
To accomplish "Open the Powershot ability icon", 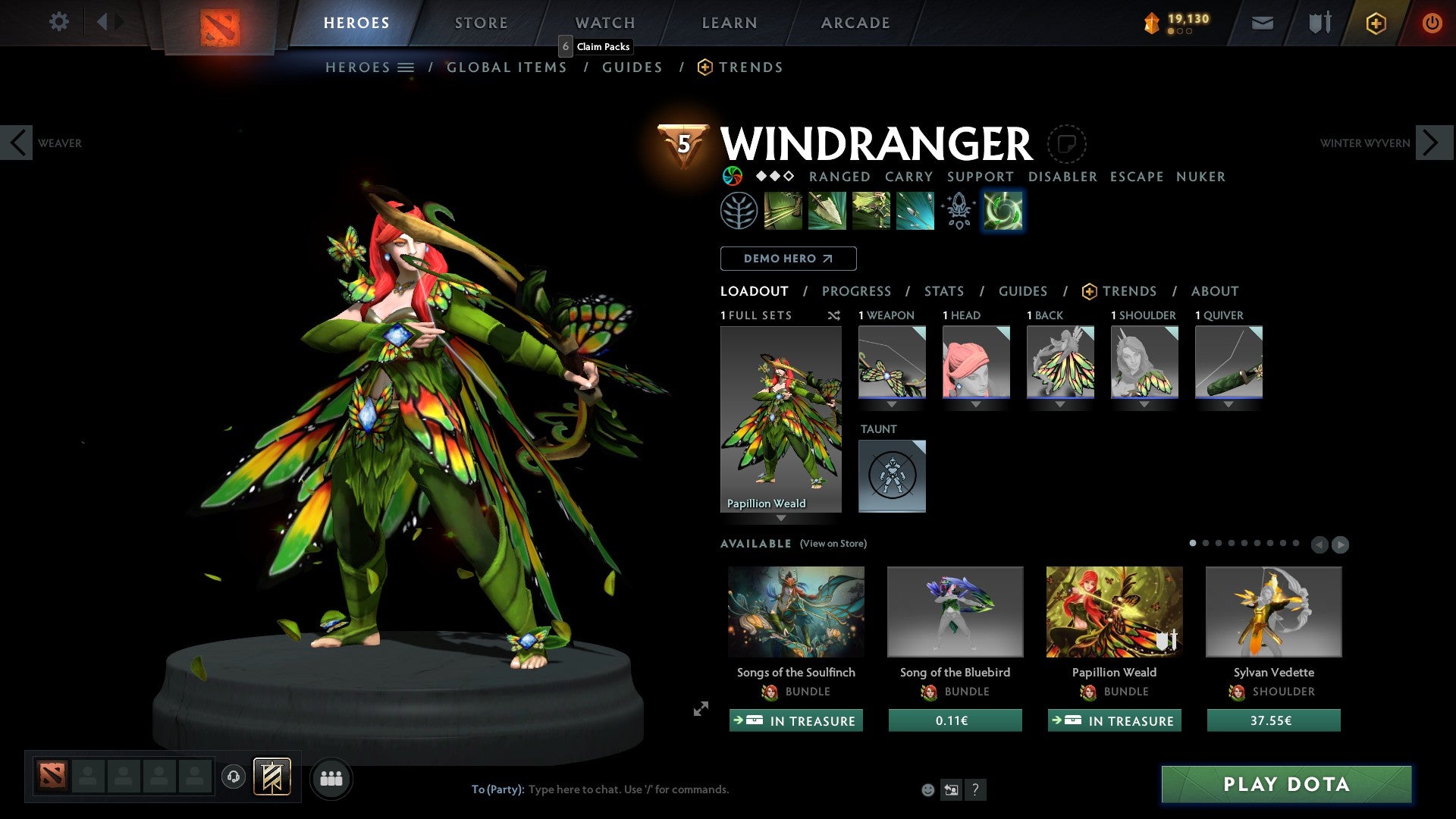I will point(827,210).
